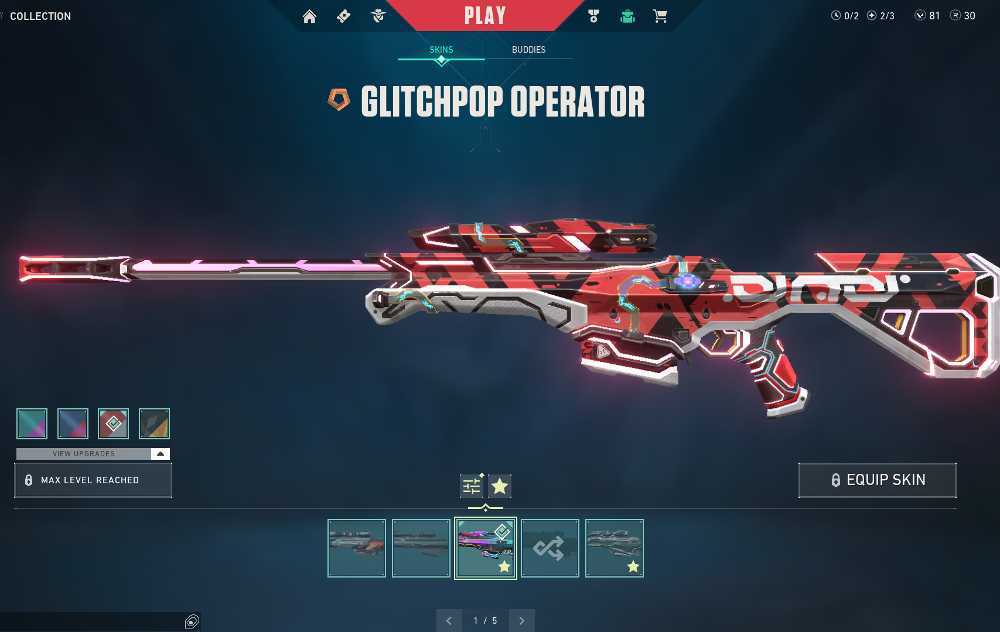The height and width of the screenshot is (632, 1000).
Task: Open the skin filter sliders button
Action: [x=472, y=486]
